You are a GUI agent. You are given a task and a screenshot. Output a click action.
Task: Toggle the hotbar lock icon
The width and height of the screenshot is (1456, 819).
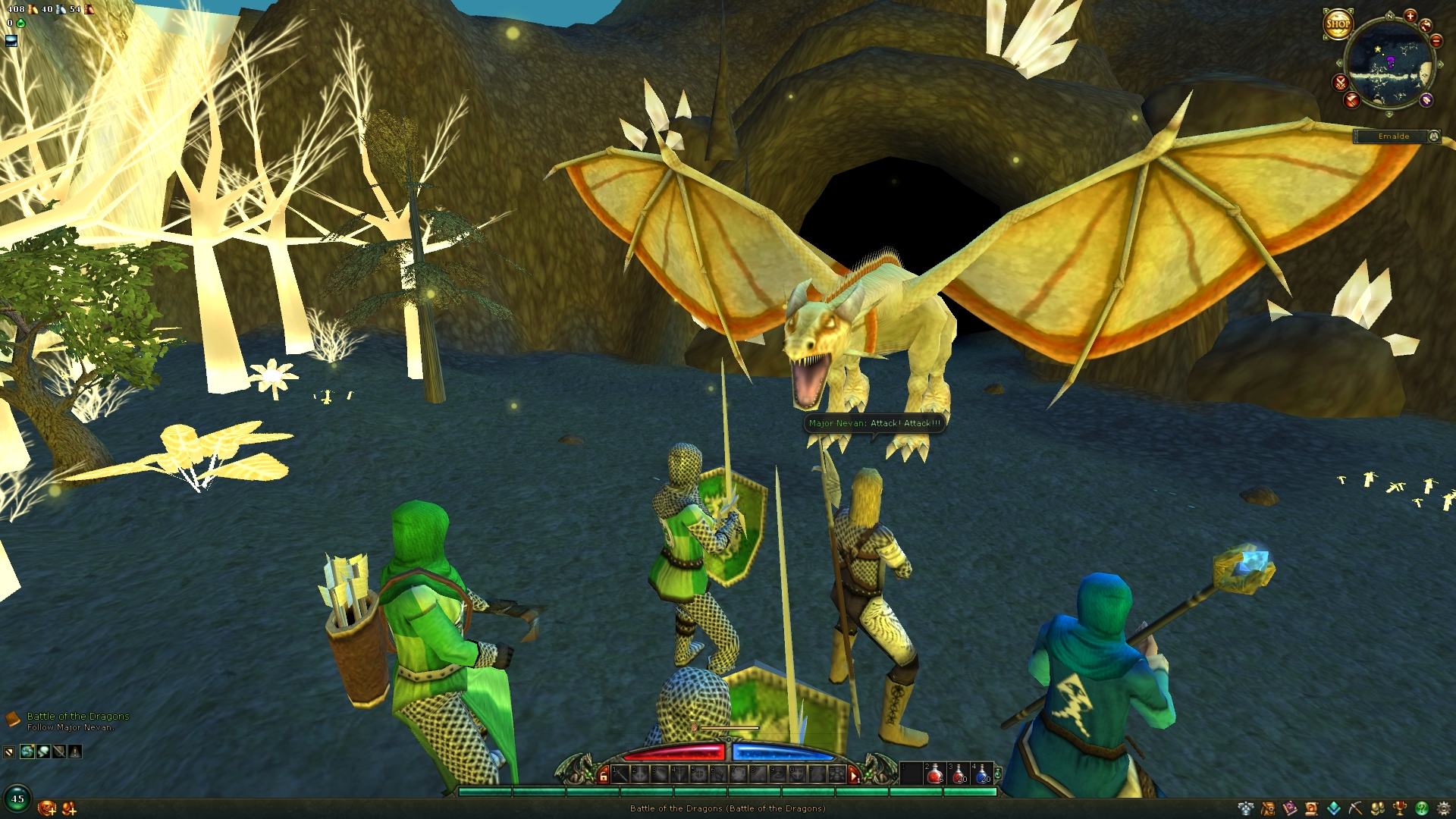pyautogui.click(x=604, y=775)
